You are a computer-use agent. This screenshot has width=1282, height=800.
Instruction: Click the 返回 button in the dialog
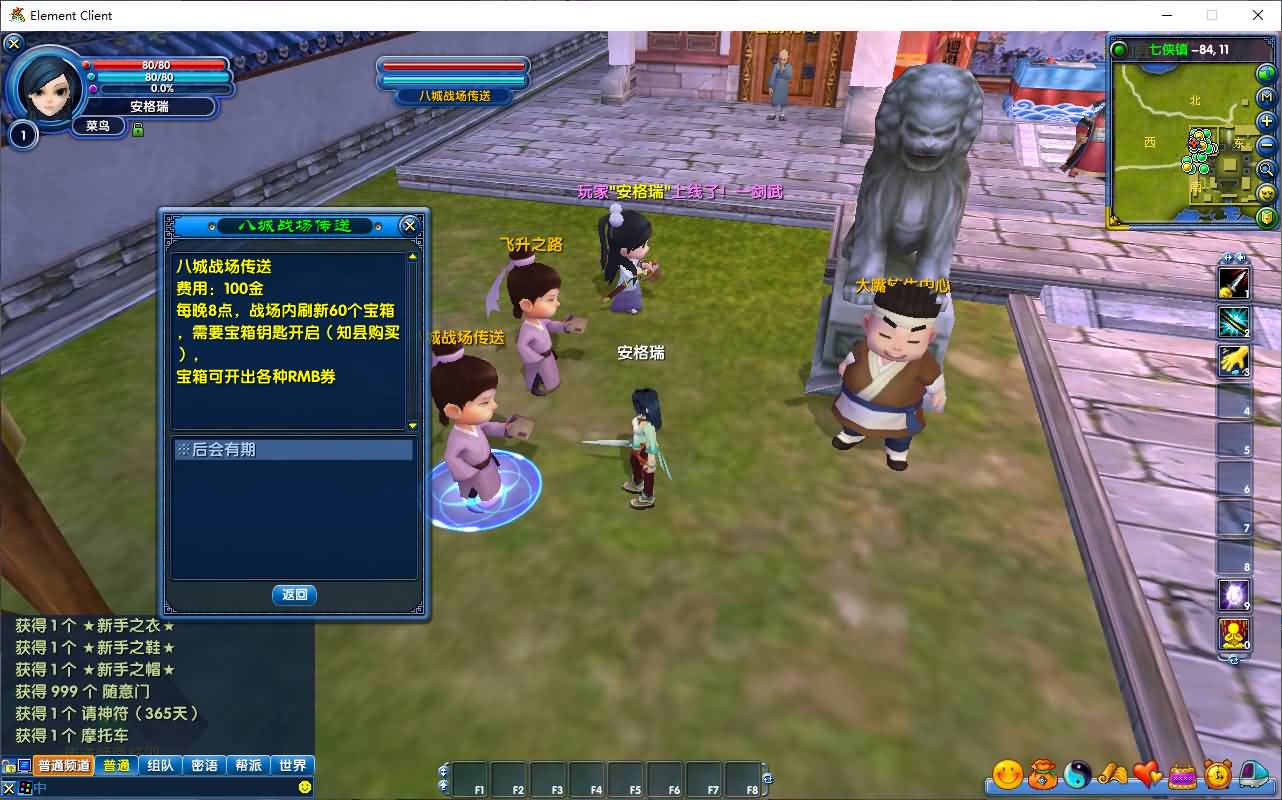tap(294, 595)
